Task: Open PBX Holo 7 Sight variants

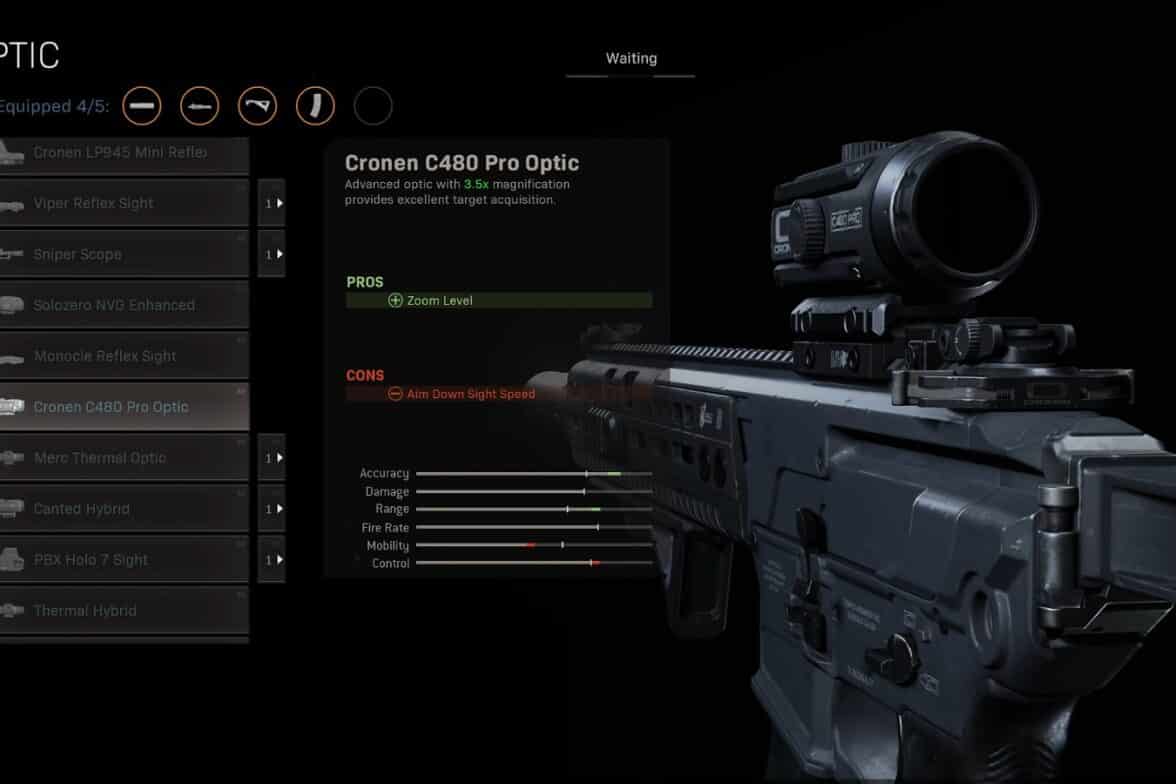Action: [272, 560]
